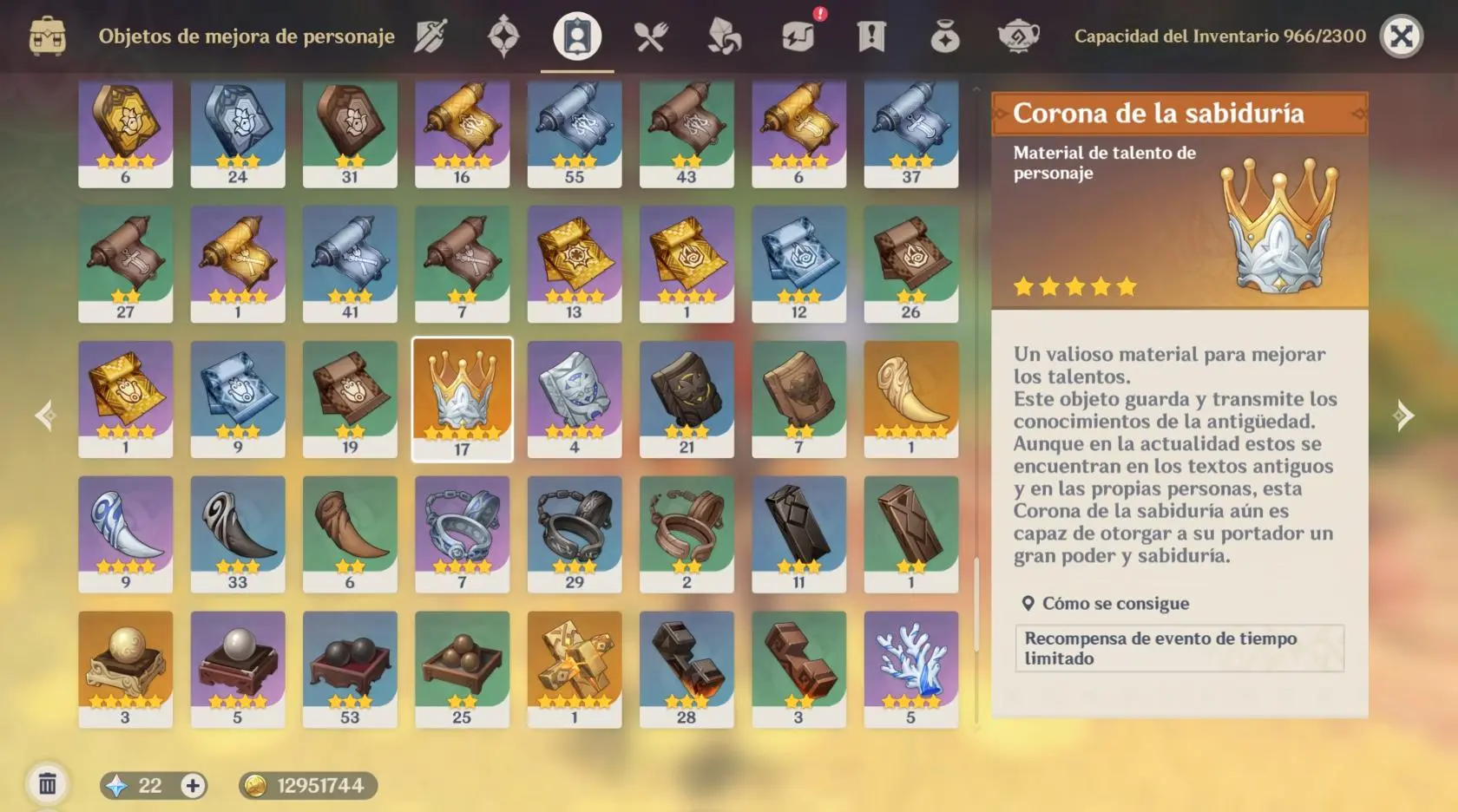Screen dimensions: 1458x812
Task: Select the Crown of Wisdom item slot
Action: [462, 398]
